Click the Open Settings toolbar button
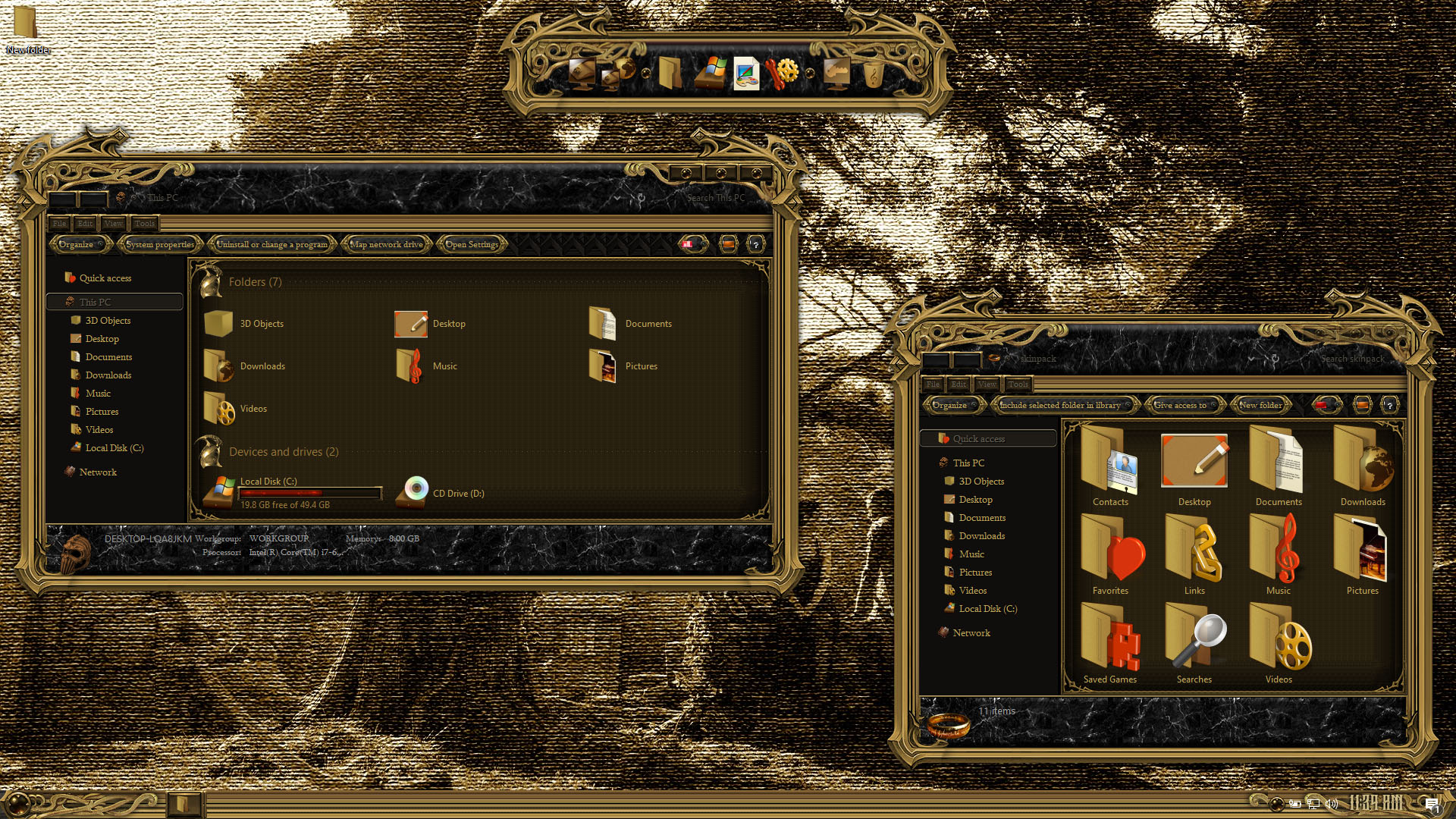 [x=472, y=244]
